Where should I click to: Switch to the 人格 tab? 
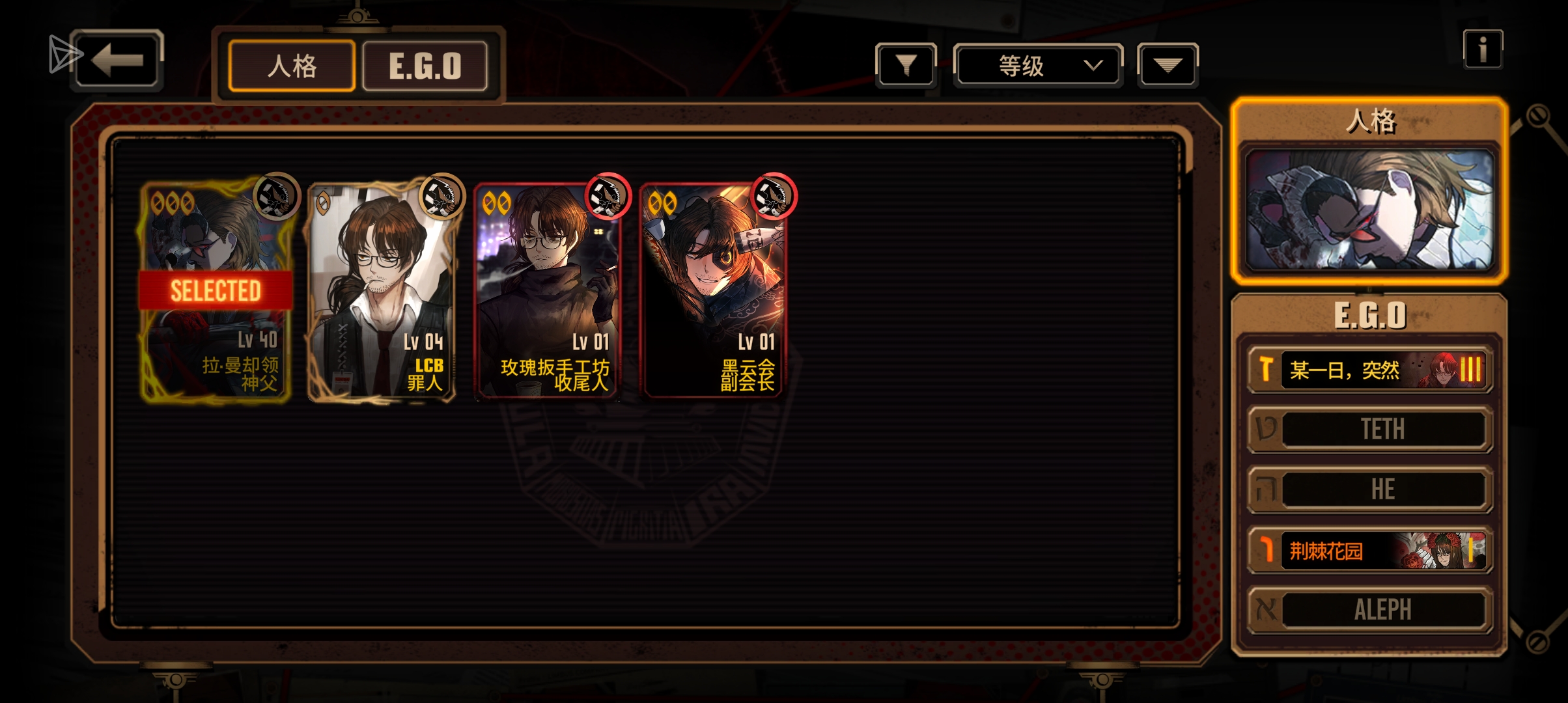coord(292,66)
